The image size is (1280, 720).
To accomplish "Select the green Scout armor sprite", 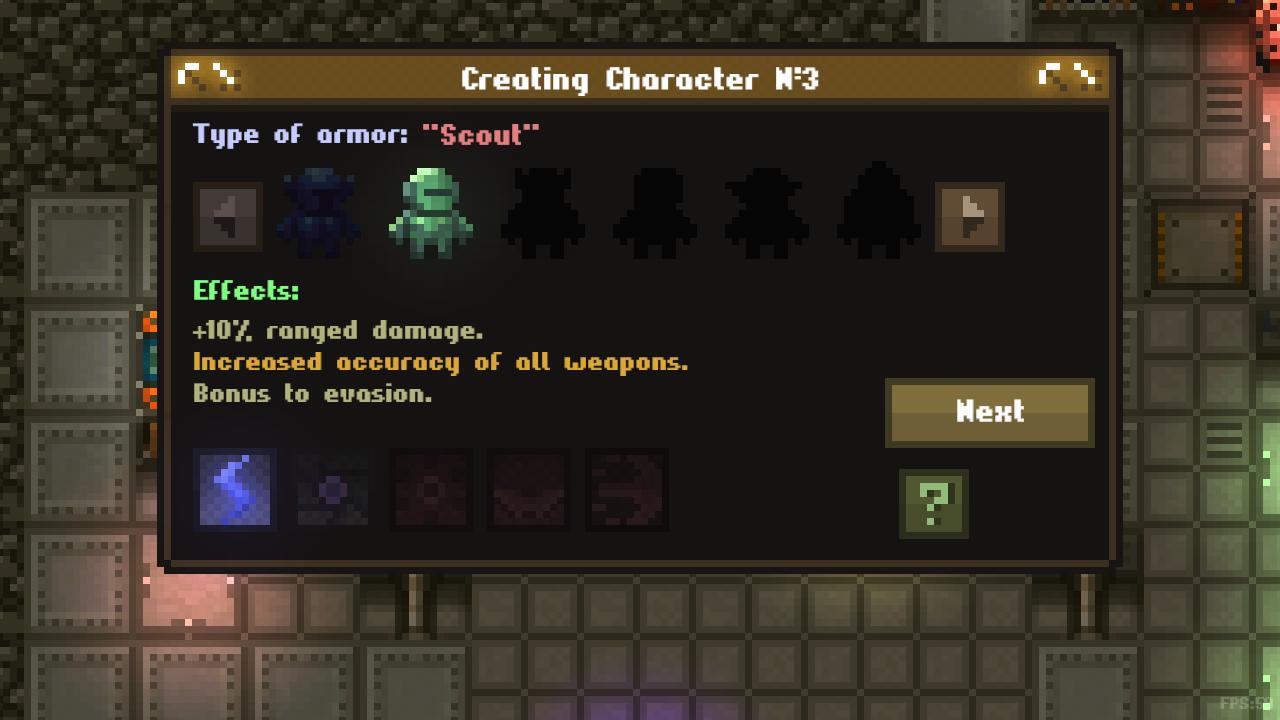I will [x=430, y=210].
